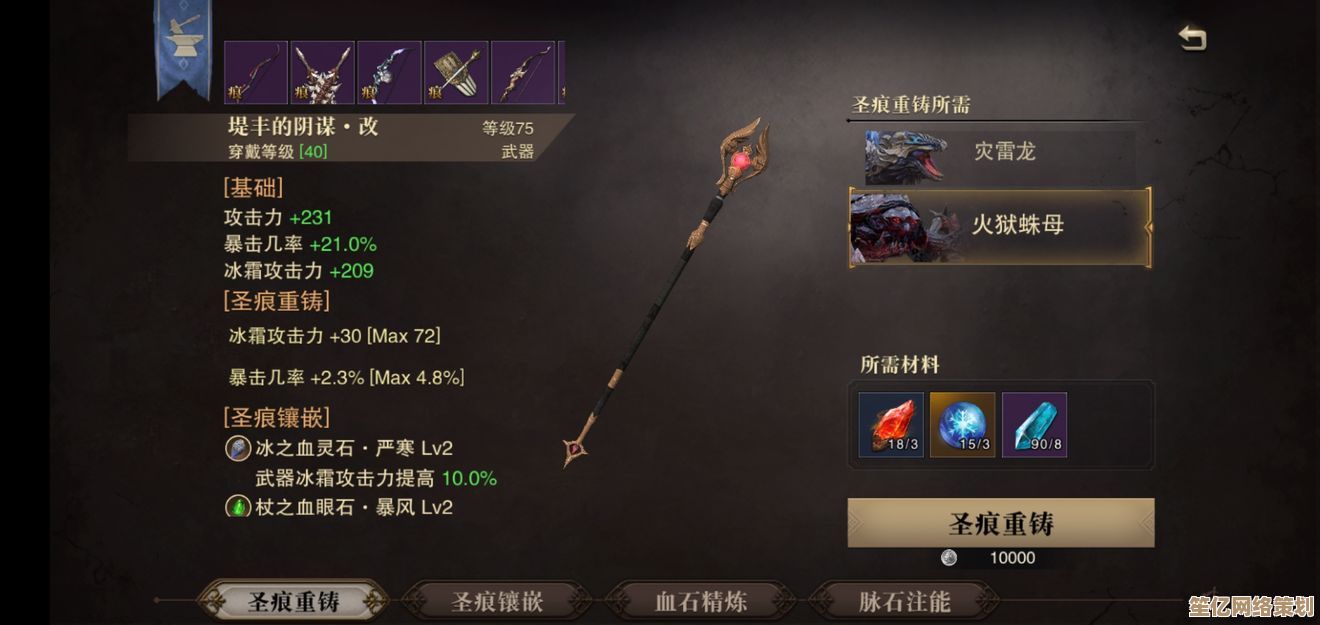Select the 灾雷龙 reforge option
Image resolution: width=1320 pixels, height=625 pixels.
coord(999,153)
